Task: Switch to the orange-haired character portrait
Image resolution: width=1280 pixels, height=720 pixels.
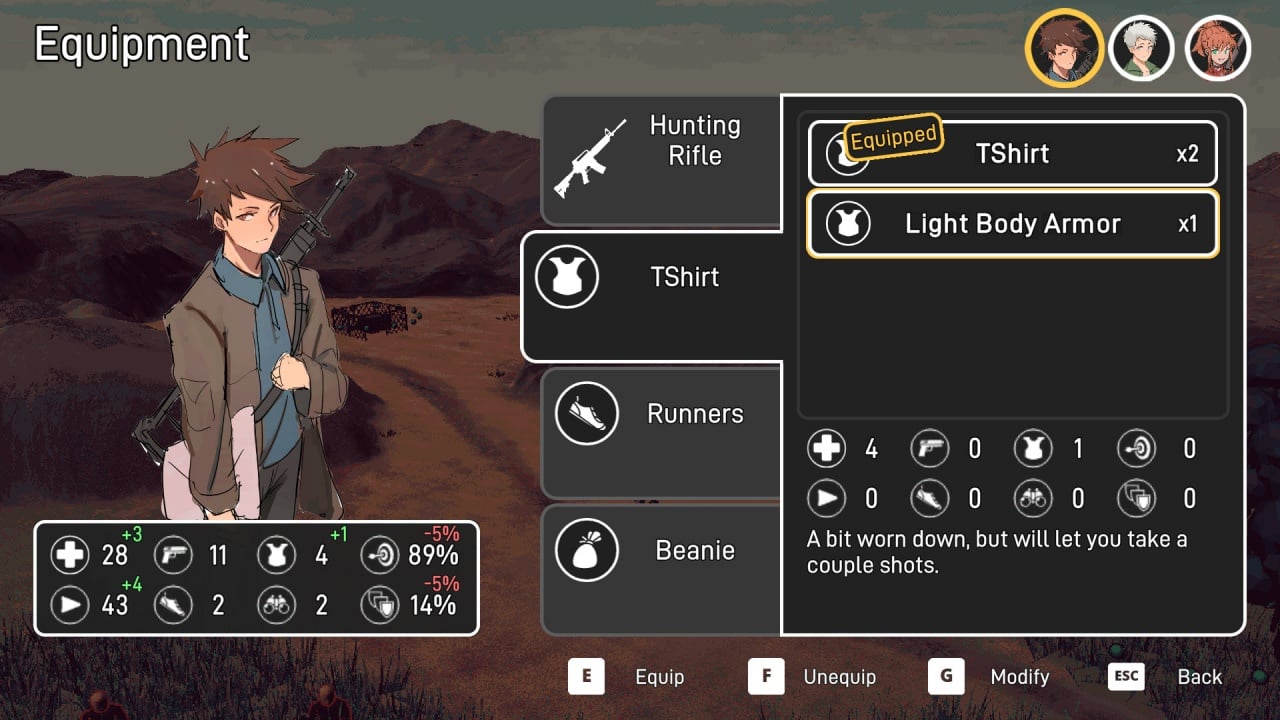Action: pos(1218,48)
